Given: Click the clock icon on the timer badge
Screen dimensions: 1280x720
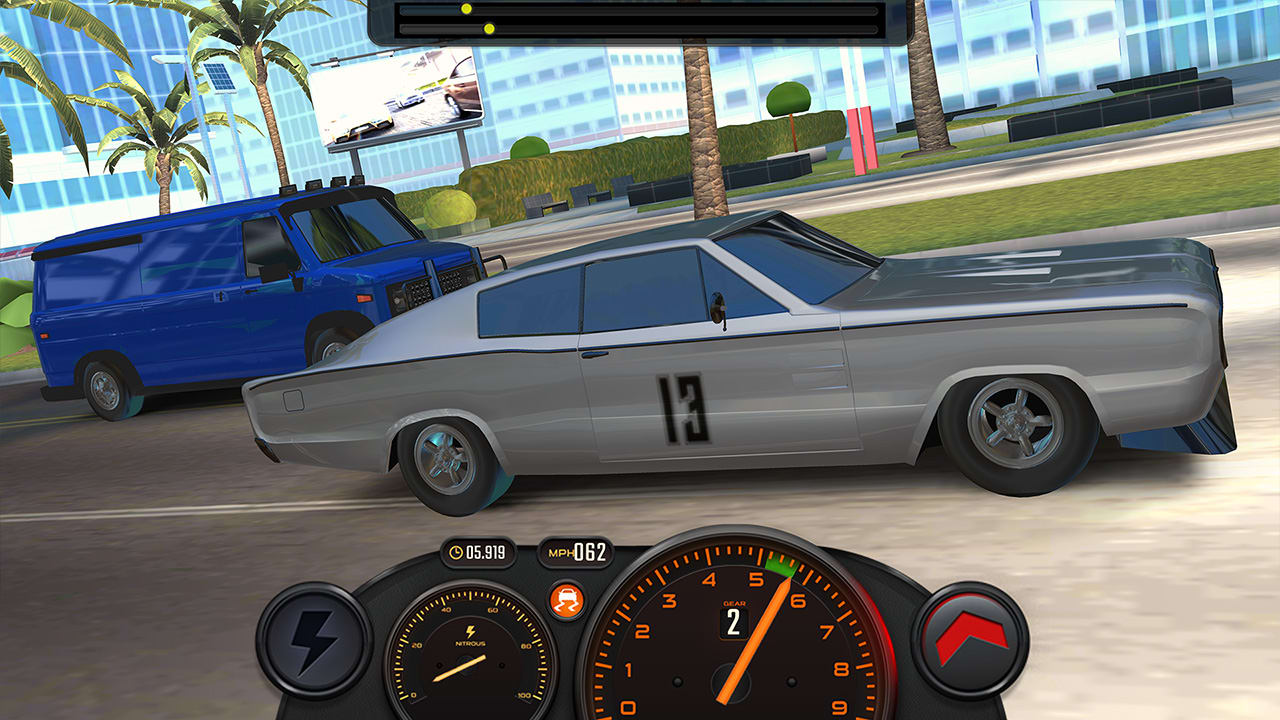Looking at the screenshot, I should 456,552.
